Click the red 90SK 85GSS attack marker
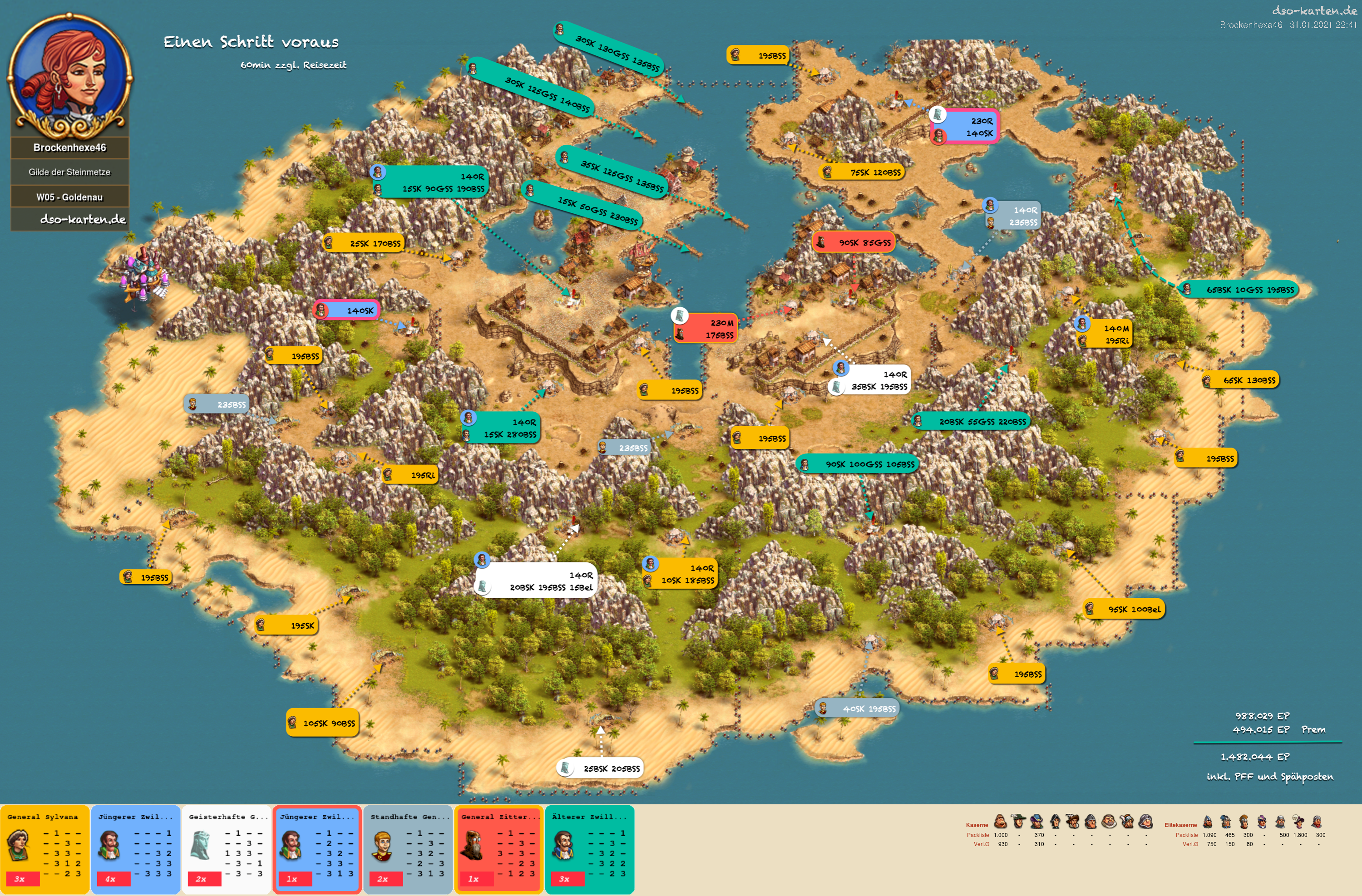 [x=853, y=242]
